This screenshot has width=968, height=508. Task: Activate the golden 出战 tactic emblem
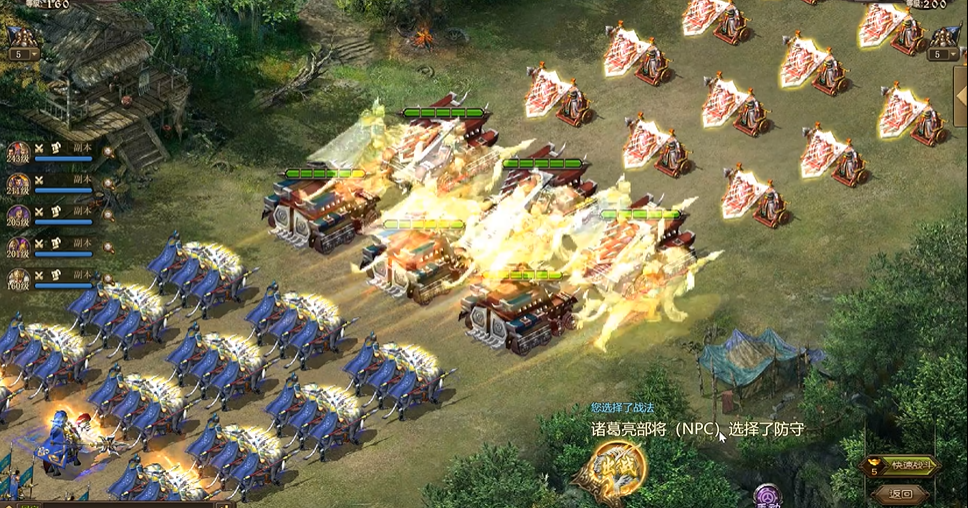click(612, 468)
